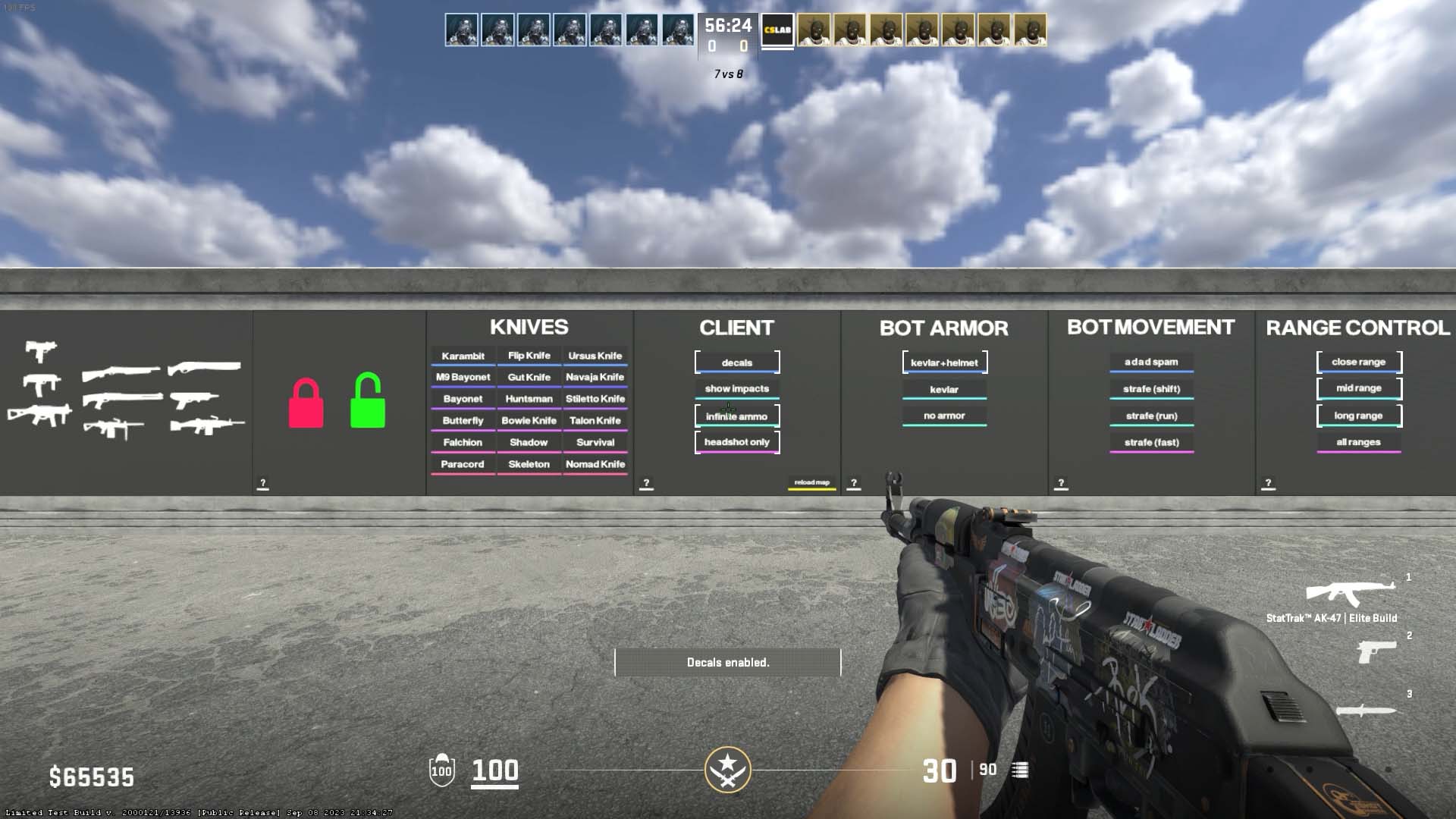Activate the green open padlock
Image resolution: width=1456 pixels, height=819 pixels.
coord(368,402)
